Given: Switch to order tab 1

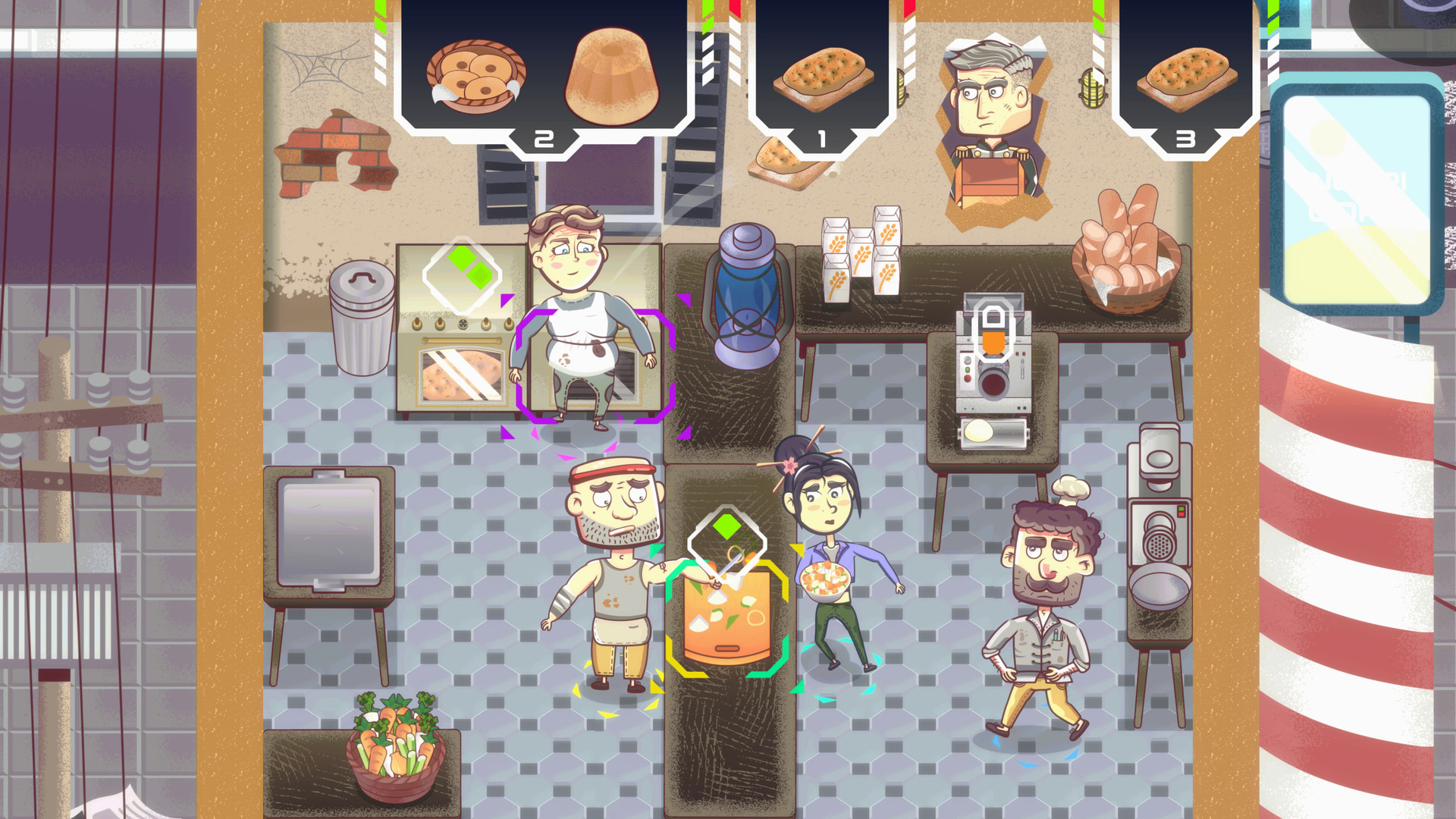Looking at the screenshot, I should click(x=821, y=139).
